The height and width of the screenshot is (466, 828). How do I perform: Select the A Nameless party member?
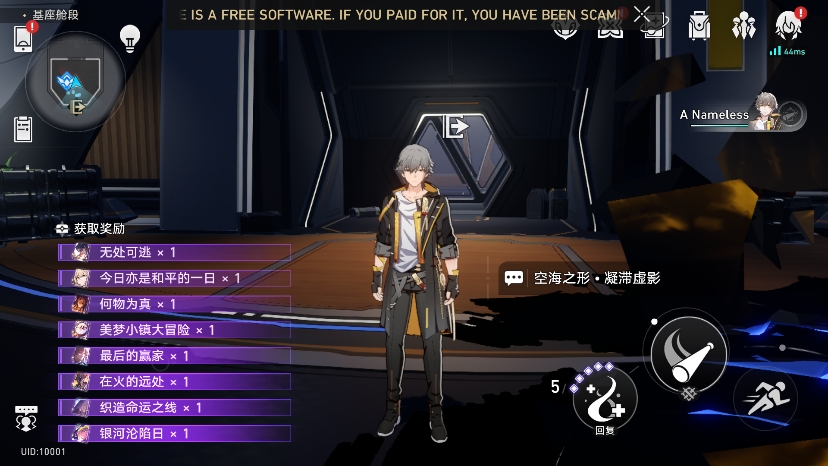pyautogui.click(x=742, y=115)
